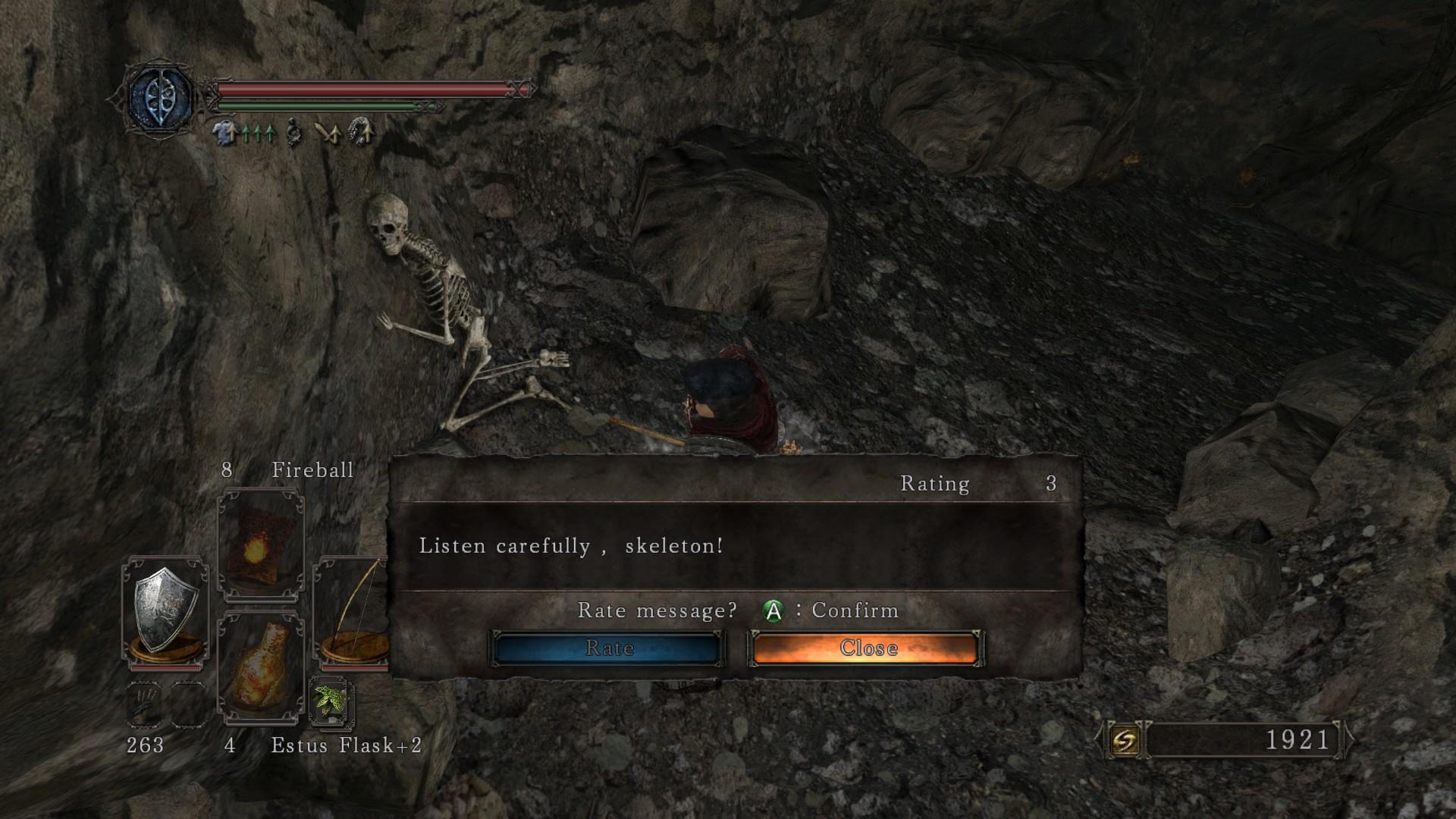Screen dimensions: 1456x819
Task: Select the green herb item slot
Action: tap(330, 701)
